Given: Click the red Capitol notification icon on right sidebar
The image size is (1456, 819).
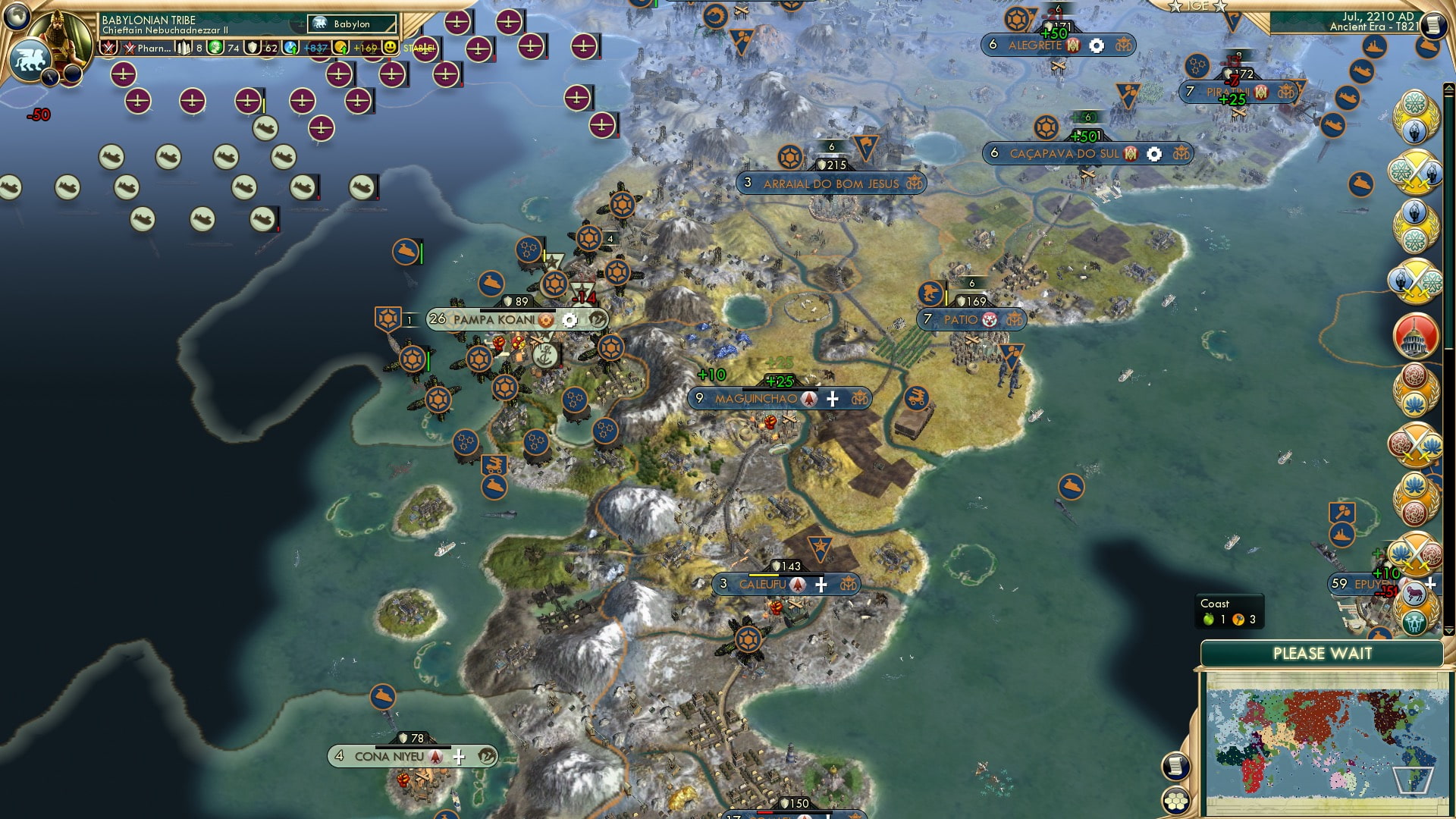Looking at the screenshot, I should click(1418, 337).
